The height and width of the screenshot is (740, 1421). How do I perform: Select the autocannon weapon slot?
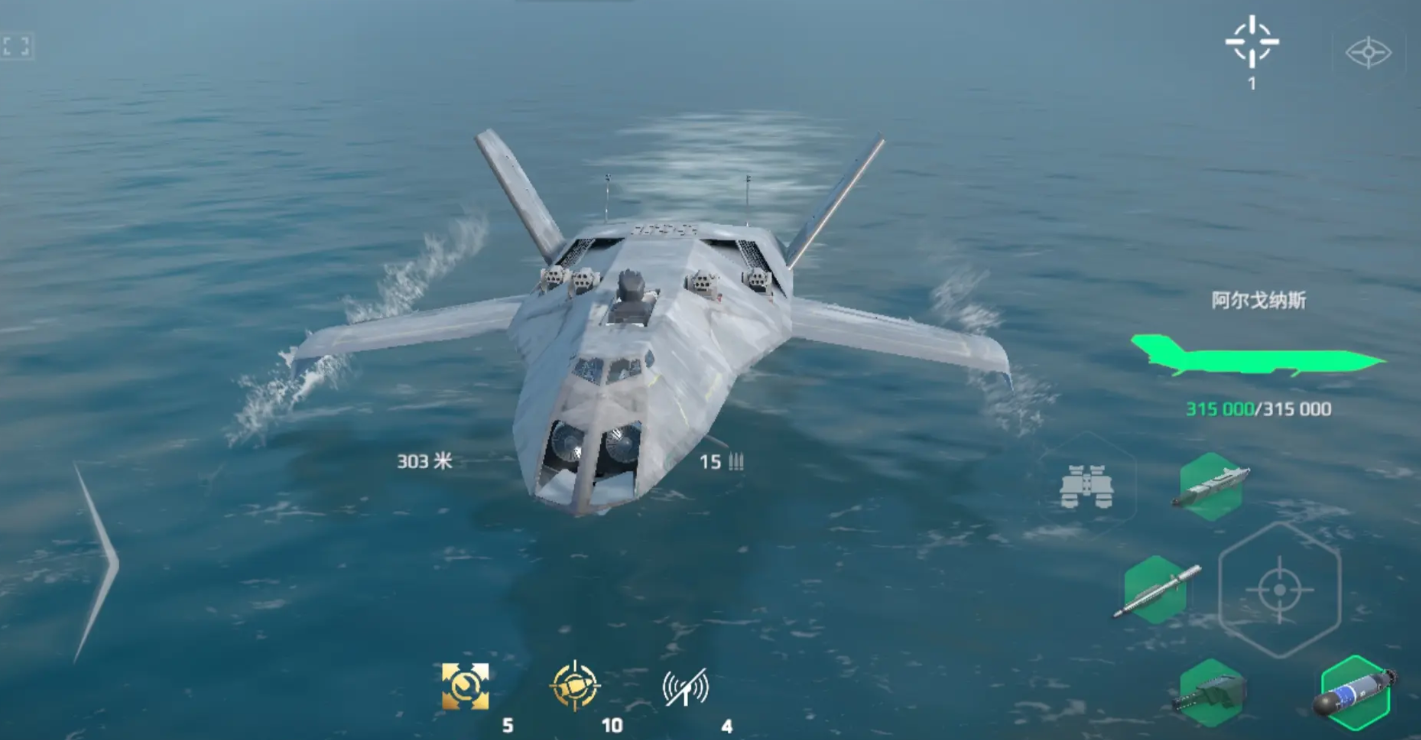coord(1213,692)
